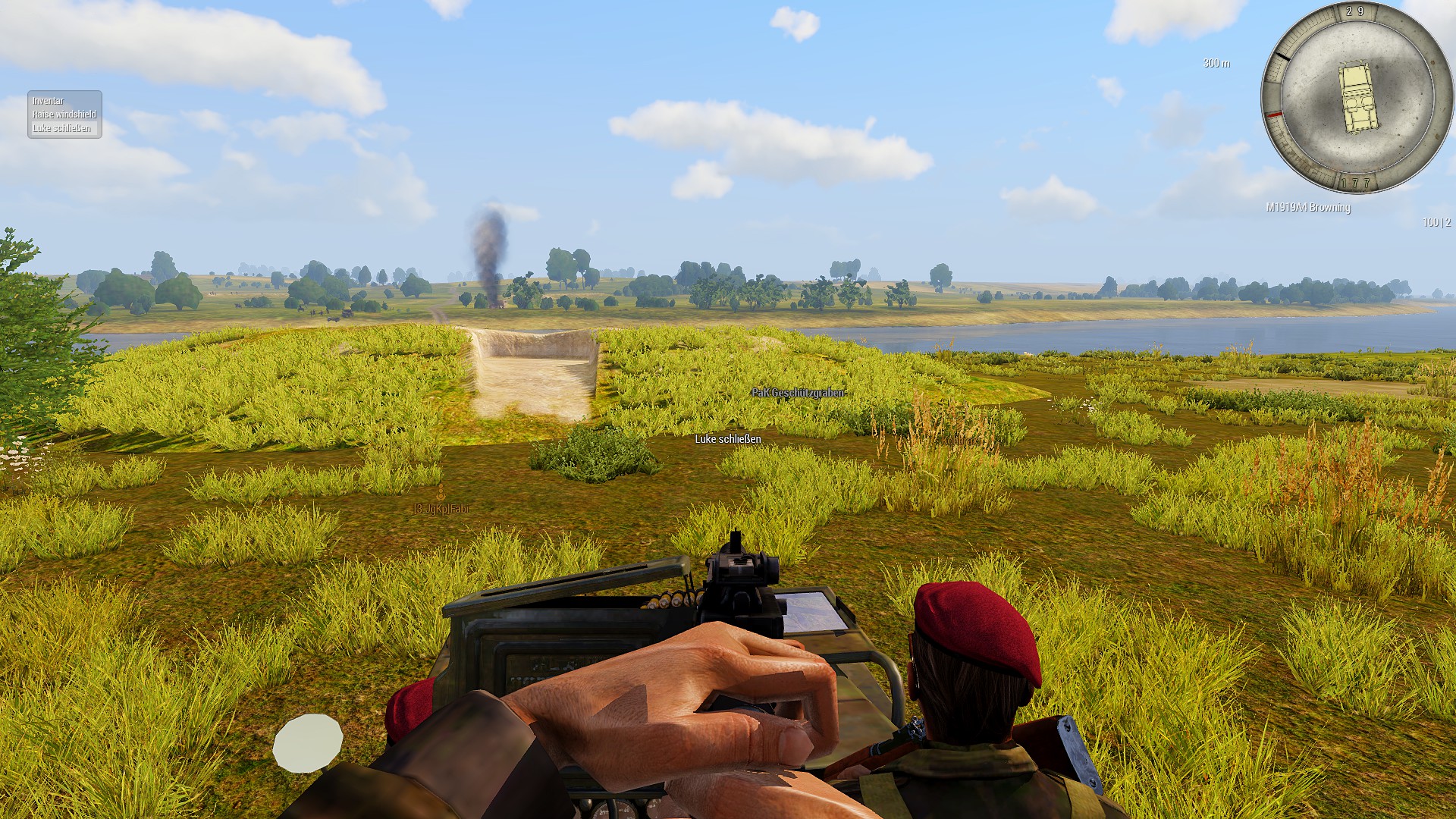This screenshot has width=1456, height=819.
Task: Open Inventar from the action menu
Action: 49,101
